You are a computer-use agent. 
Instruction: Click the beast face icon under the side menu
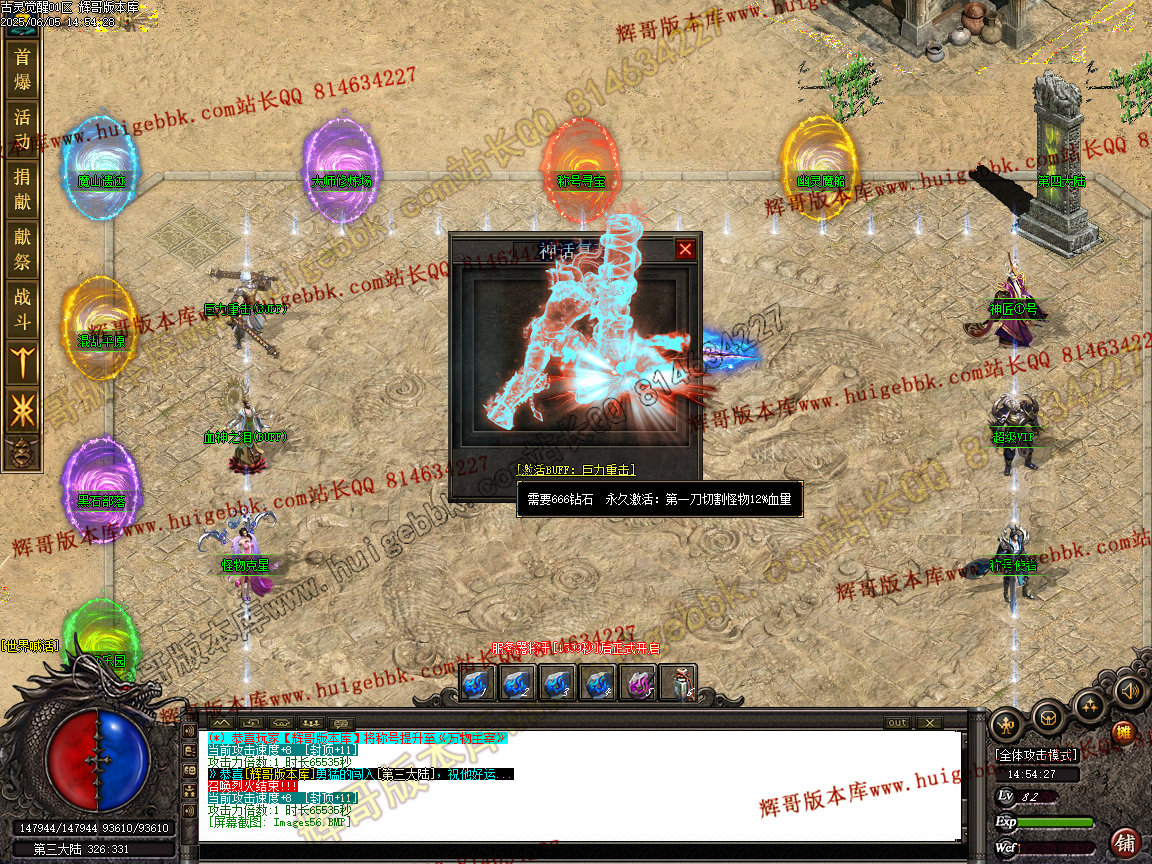click(x=20, y=452)
